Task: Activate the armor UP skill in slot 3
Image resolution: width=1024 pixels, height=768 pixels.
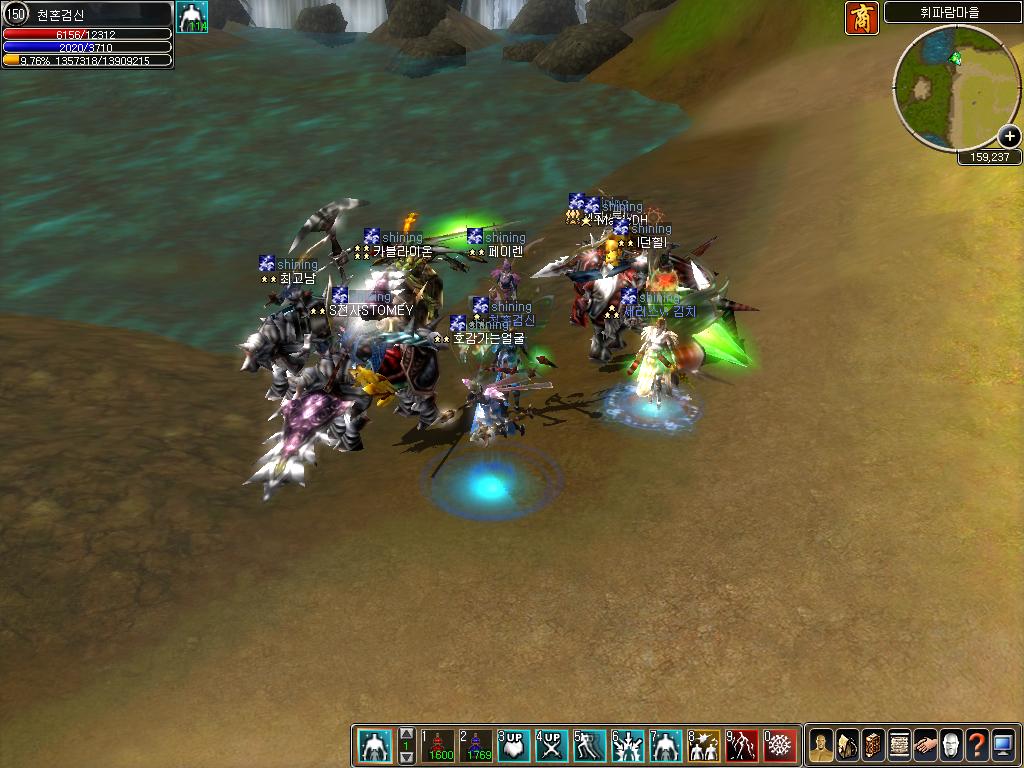Action: 513,746
